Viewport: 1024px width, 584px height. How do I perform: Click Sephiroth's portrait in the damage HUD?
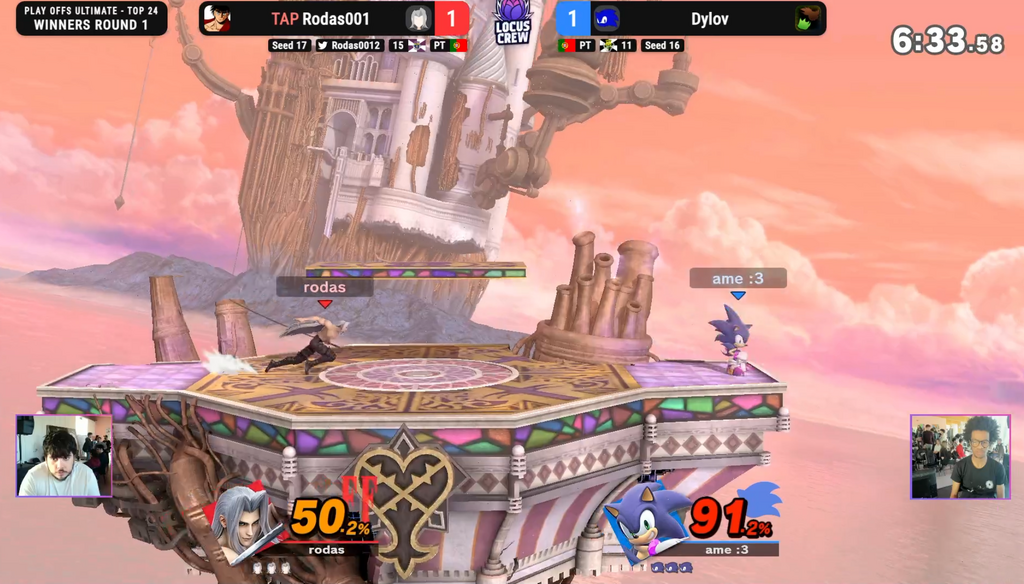pyautogui.click(x=243, y=522)
